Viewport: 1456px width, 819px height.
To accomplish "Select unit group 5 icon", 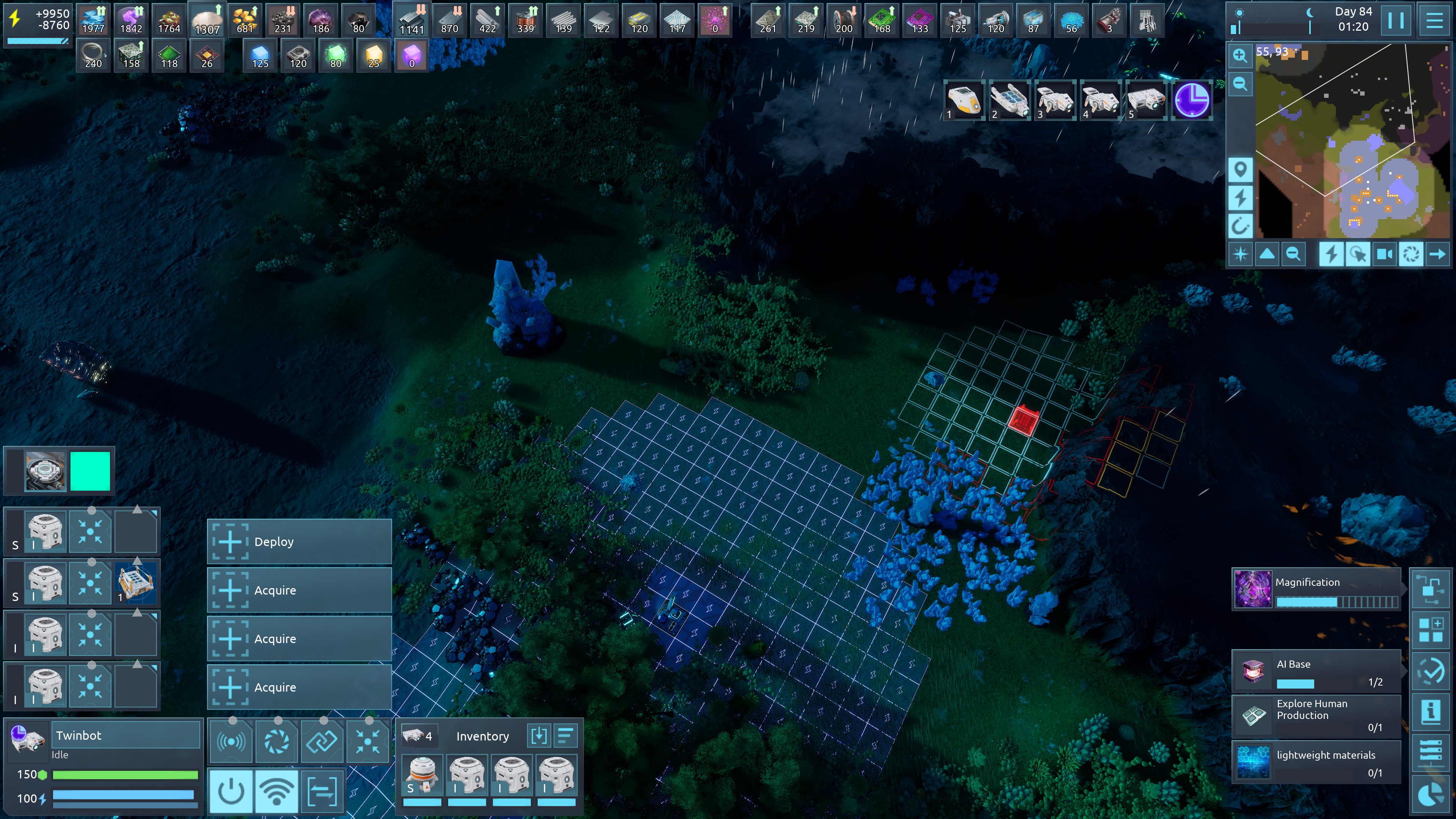I will point(1146,100).
